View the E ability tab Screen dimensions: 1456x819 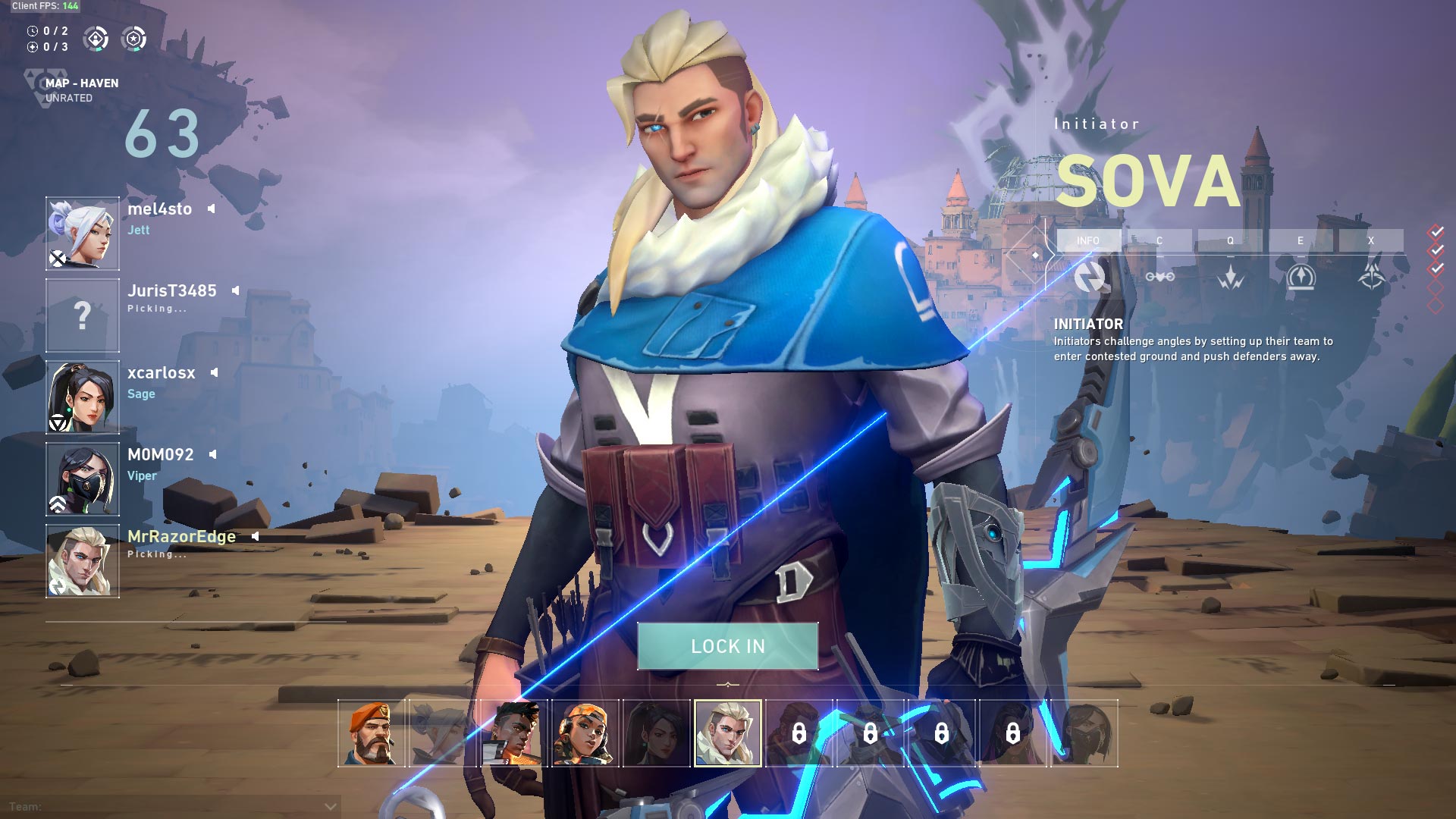1301,240
